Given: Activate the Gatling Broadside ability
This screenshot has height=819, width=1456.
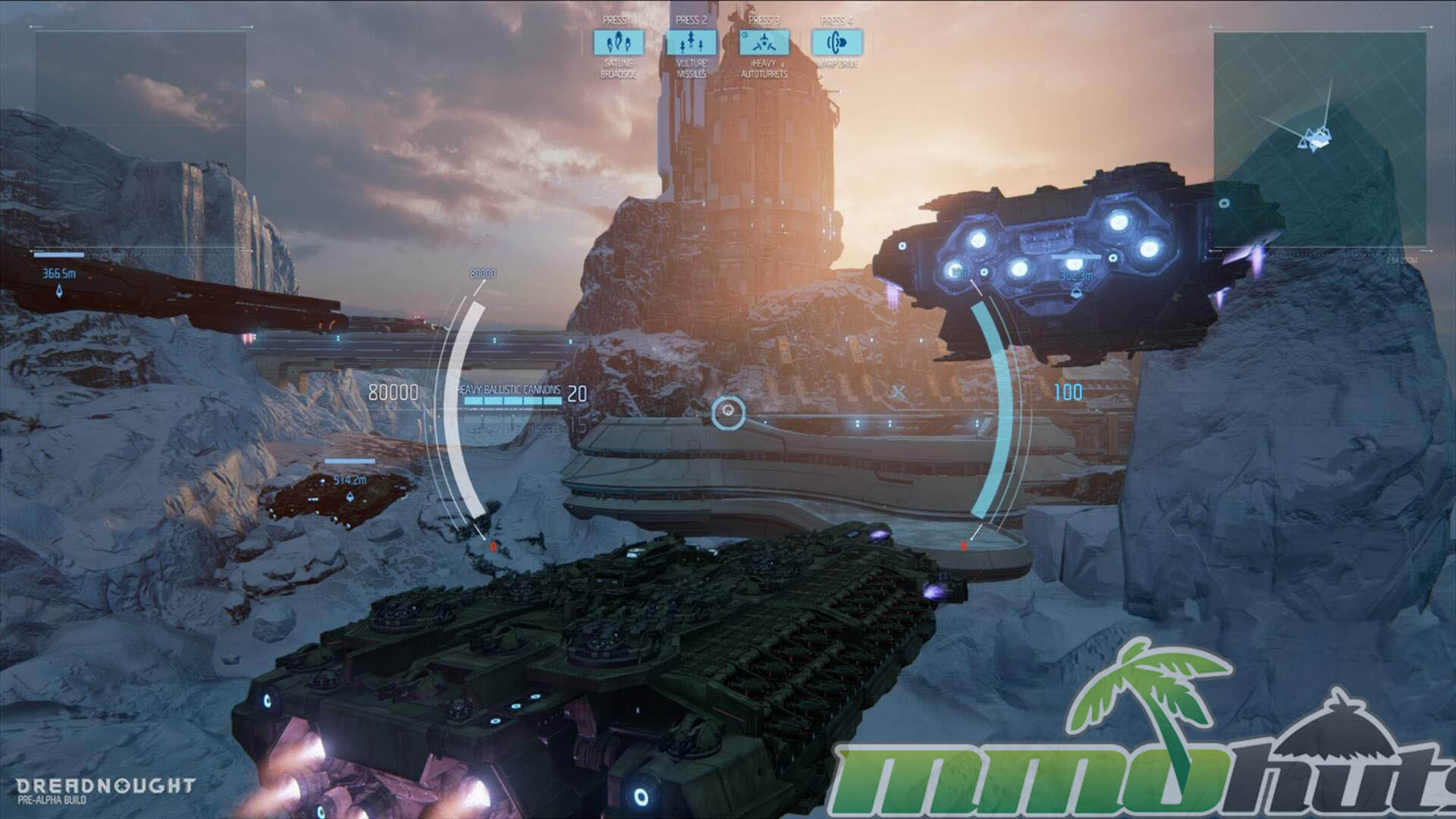Looking at the screenshot, I should click(618, 42).
